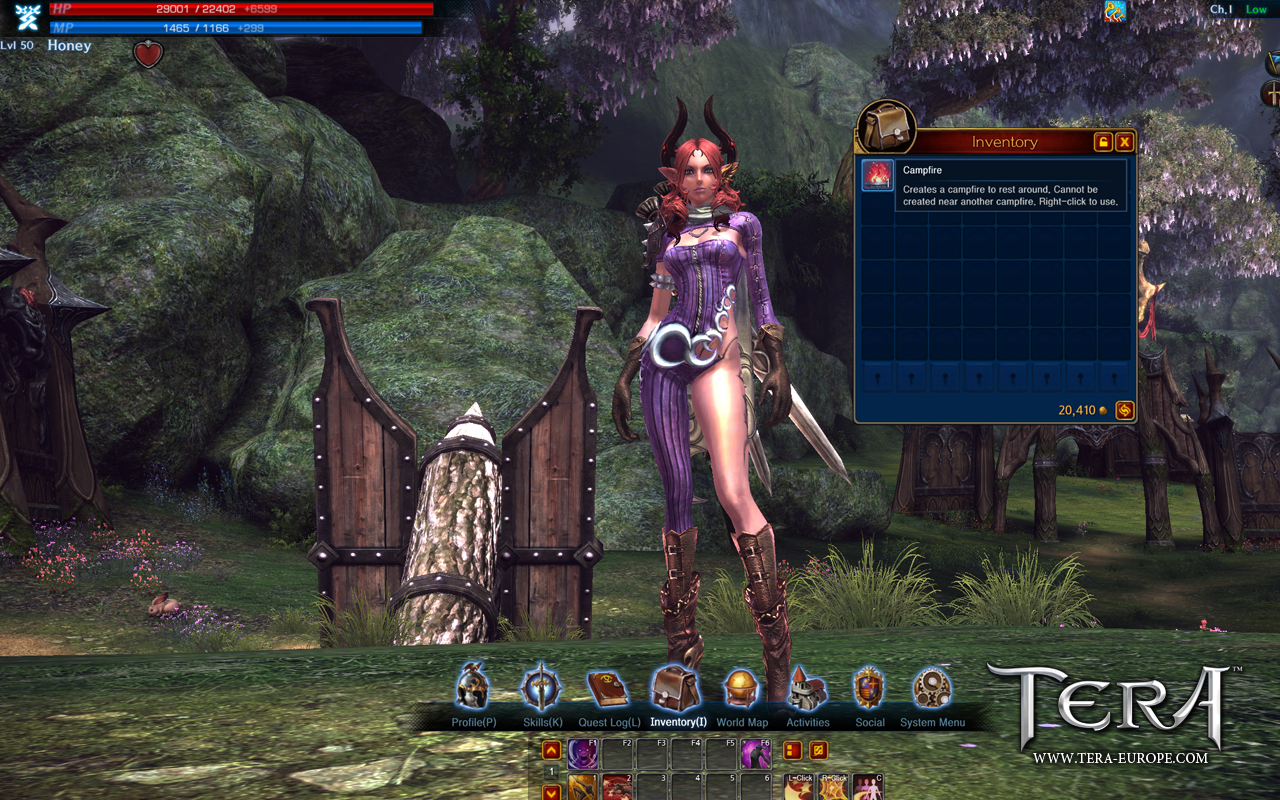
Task: Use the red skill in hotbar slot 2
Action: pos(617,788)
